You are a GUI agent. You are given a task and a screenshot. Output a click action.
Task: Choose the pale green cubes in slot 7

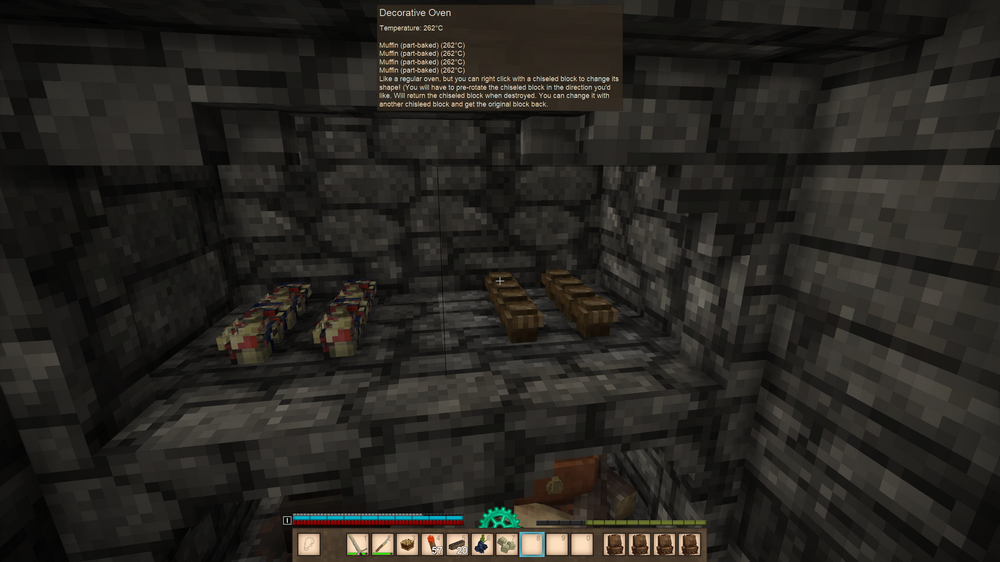(x=507, y=545)
